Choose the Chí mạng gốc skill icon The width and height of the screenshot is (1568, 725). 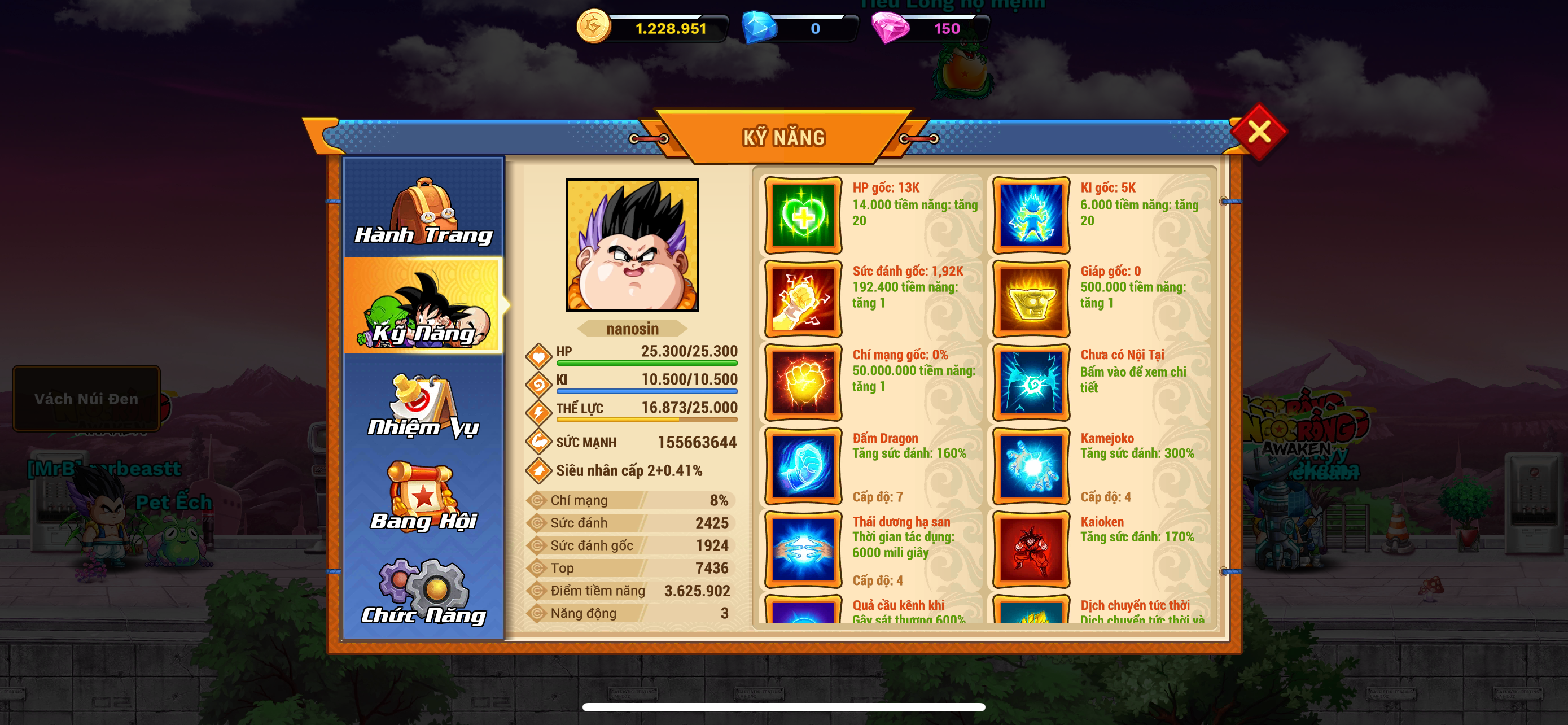(x=803, y=382)
